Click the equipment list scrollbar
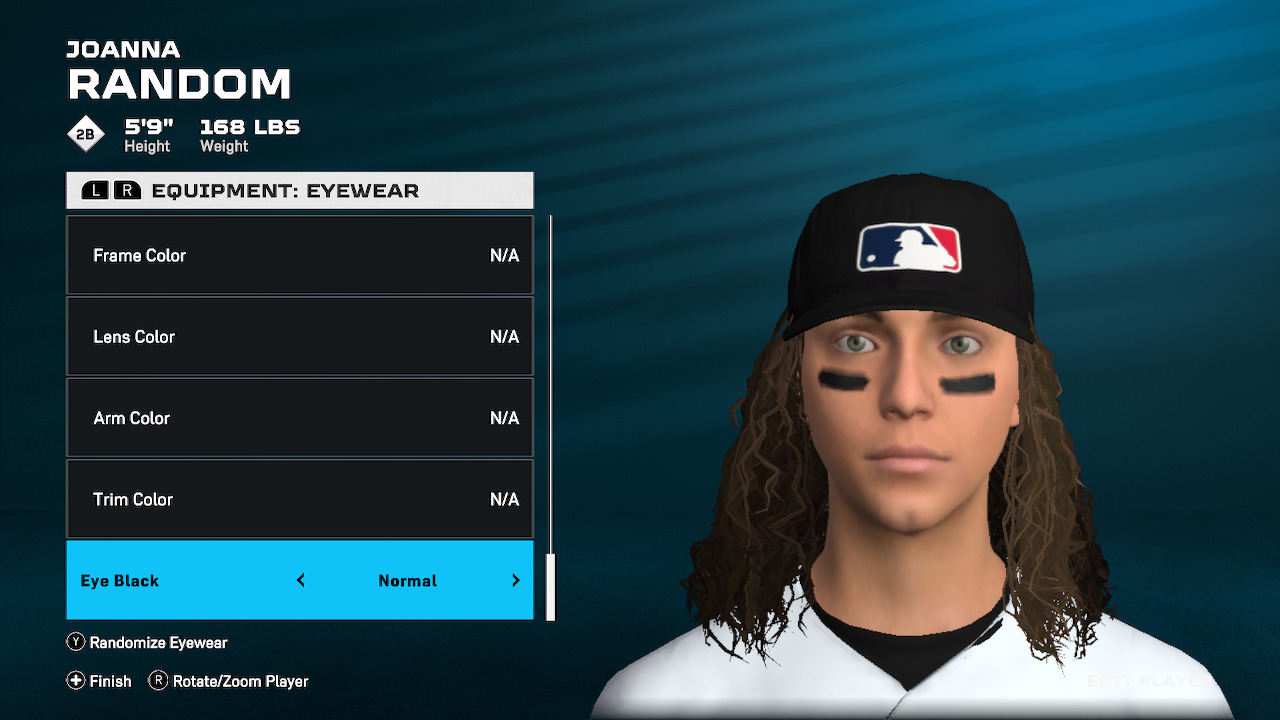This screenshot has height=720, width=1280. (x=550, y=586)
